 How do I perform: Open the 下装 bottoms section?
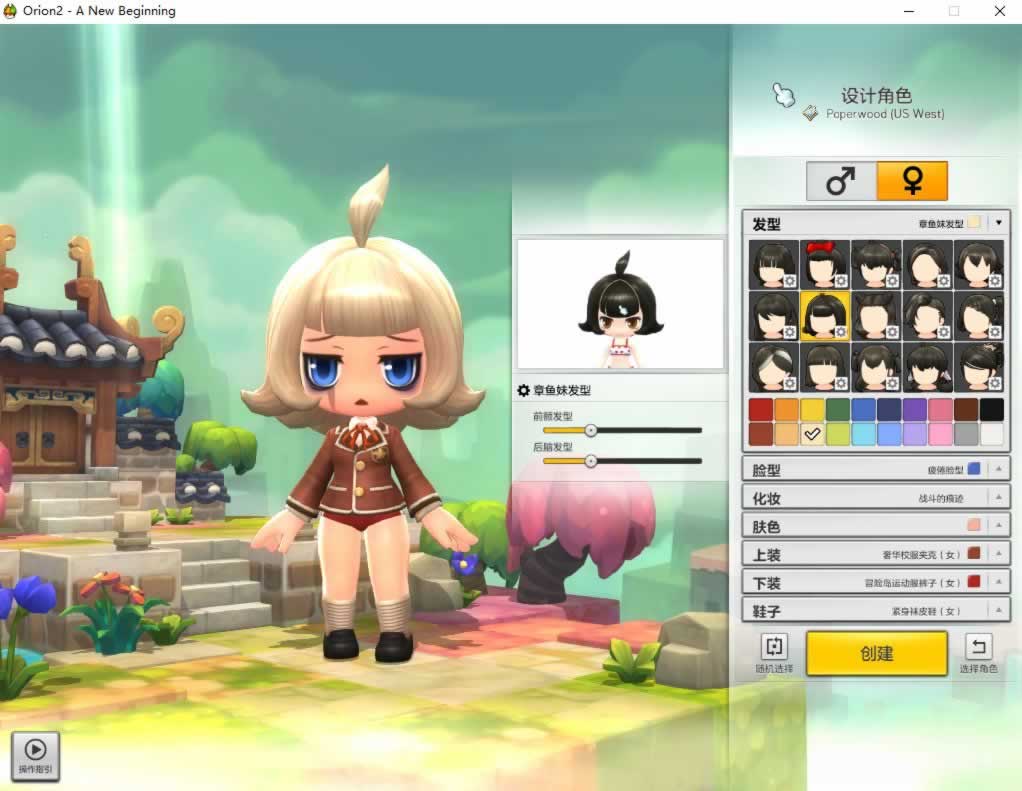tap(876, 581)
